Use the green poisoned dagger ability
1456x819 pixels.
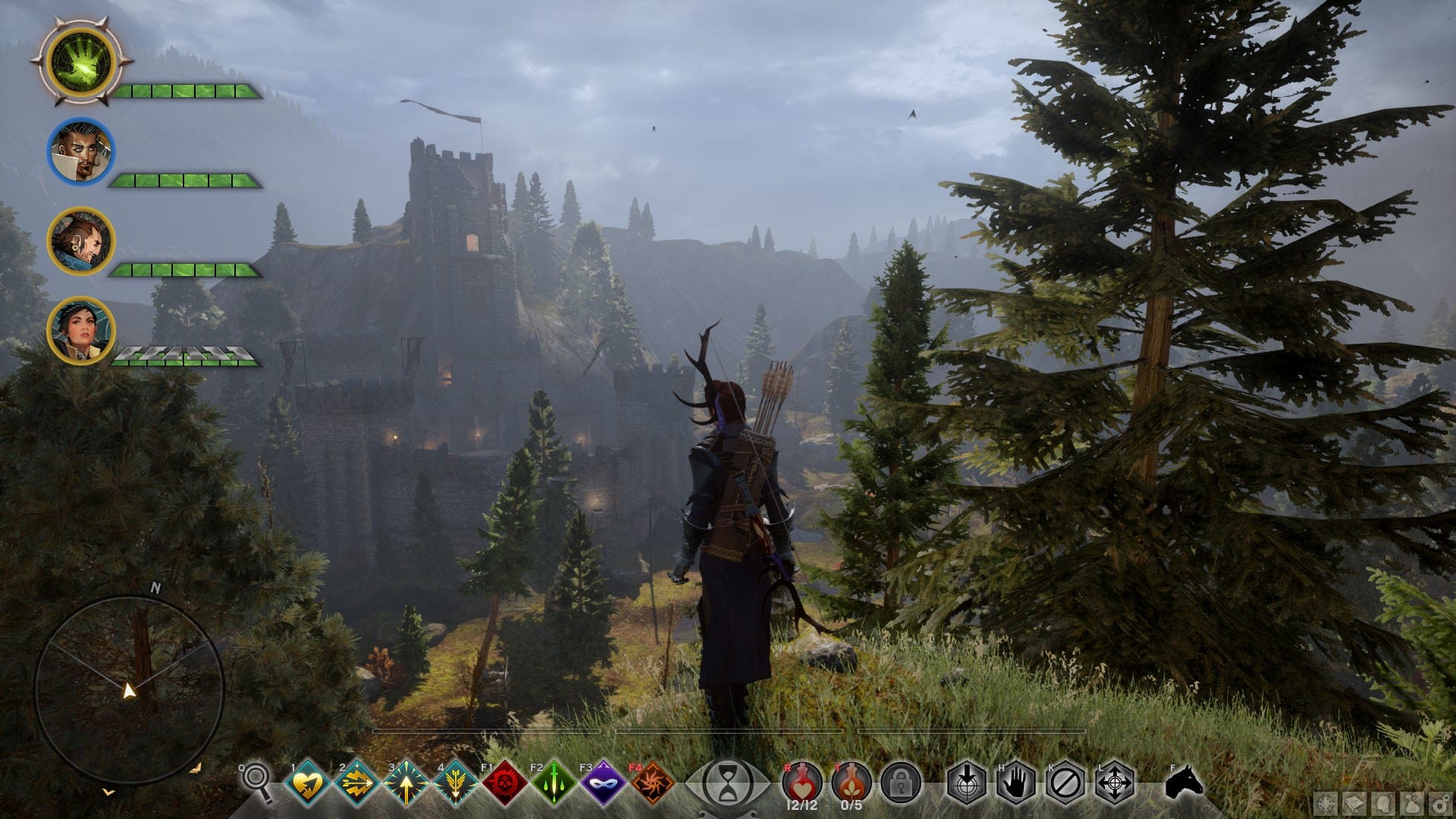[x=554, y=782]
